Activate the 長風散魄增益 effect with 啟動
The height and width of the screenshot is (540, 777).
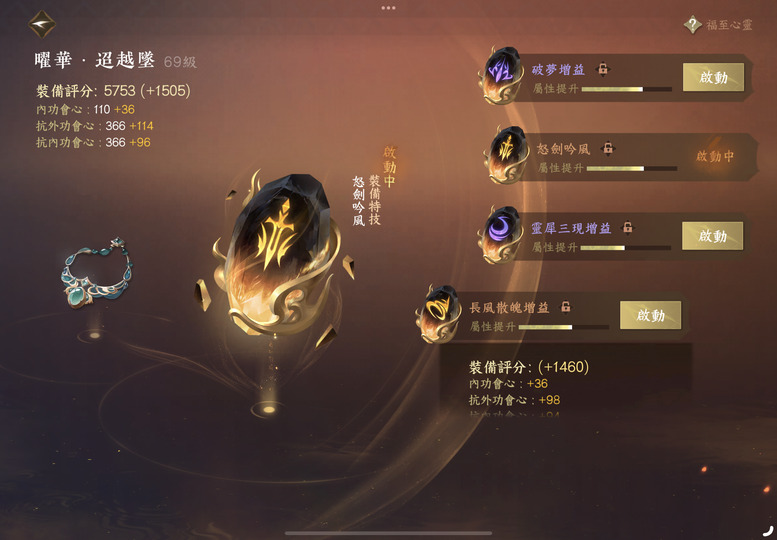tap(650, 315)
